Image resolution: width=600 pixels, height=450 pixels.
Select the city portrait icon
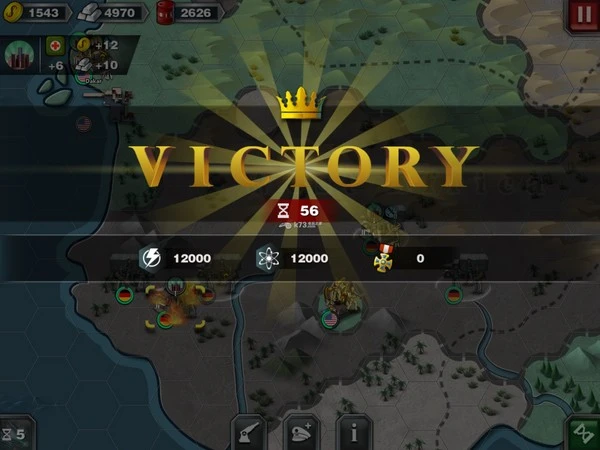coord(19,54)
